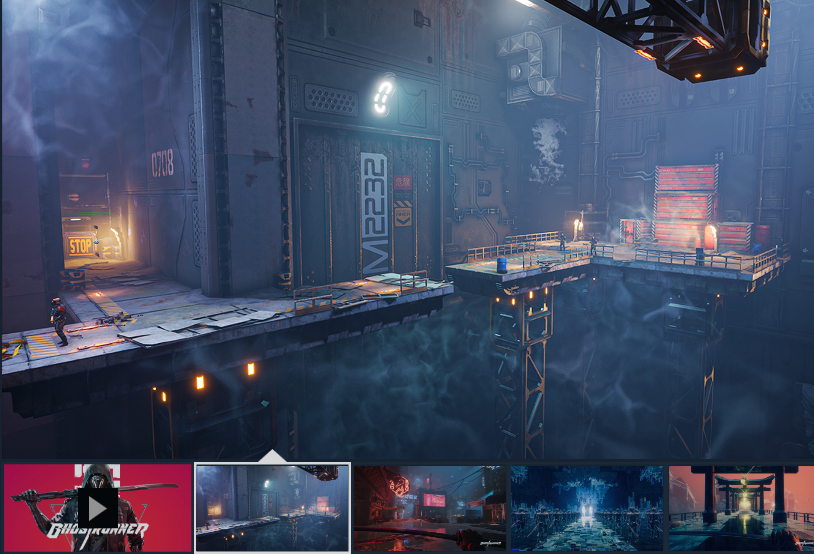Play the Ghostrunner trailer video thumbnail

click(x=97, y=507)
